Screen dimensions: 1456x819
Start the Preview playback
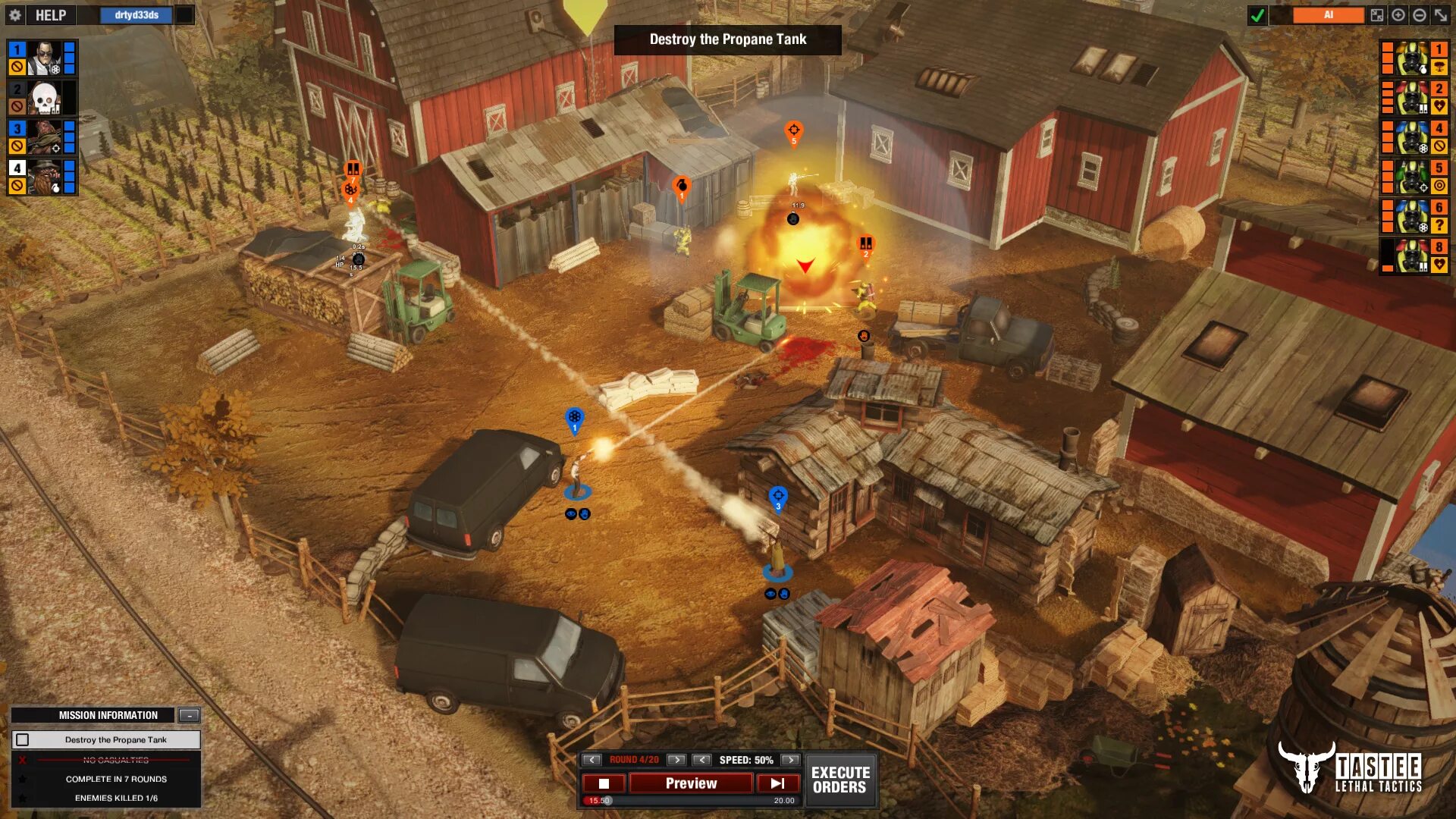coord(691,783)
